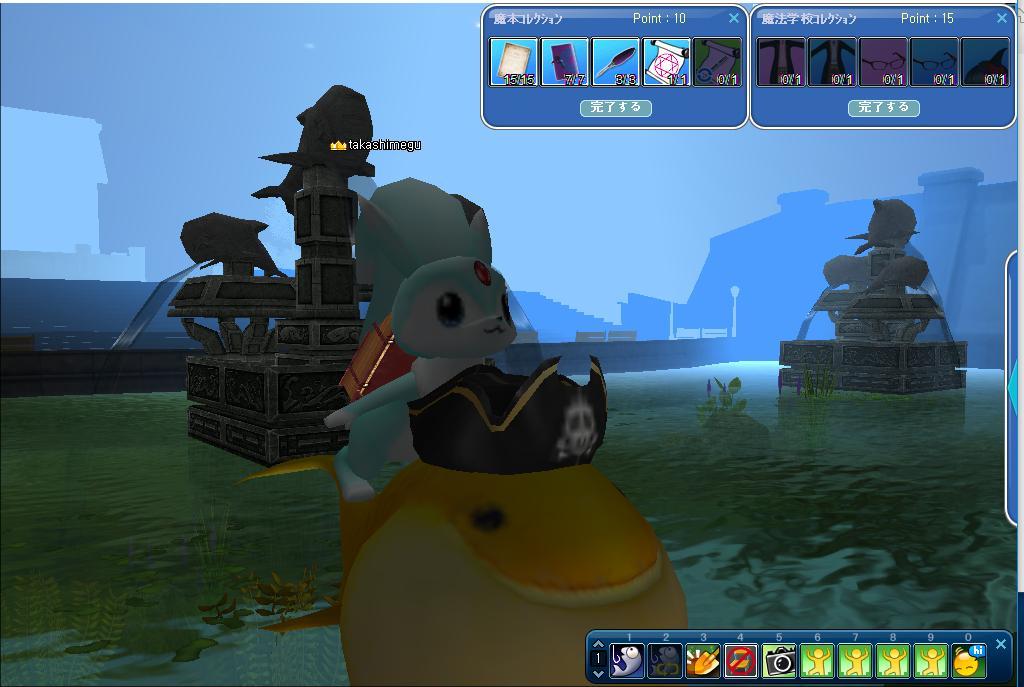Select the witch hat collection slot
This screenshot has width=1024, height=687.
click(x=985, y=62)
